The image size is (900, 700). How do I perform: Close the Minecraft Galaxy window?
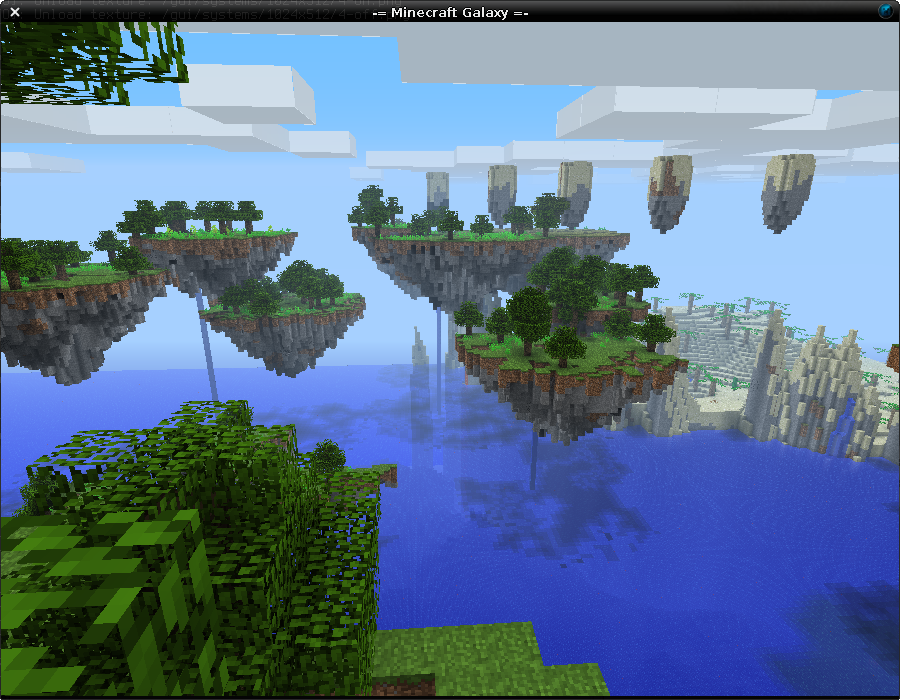15,12
